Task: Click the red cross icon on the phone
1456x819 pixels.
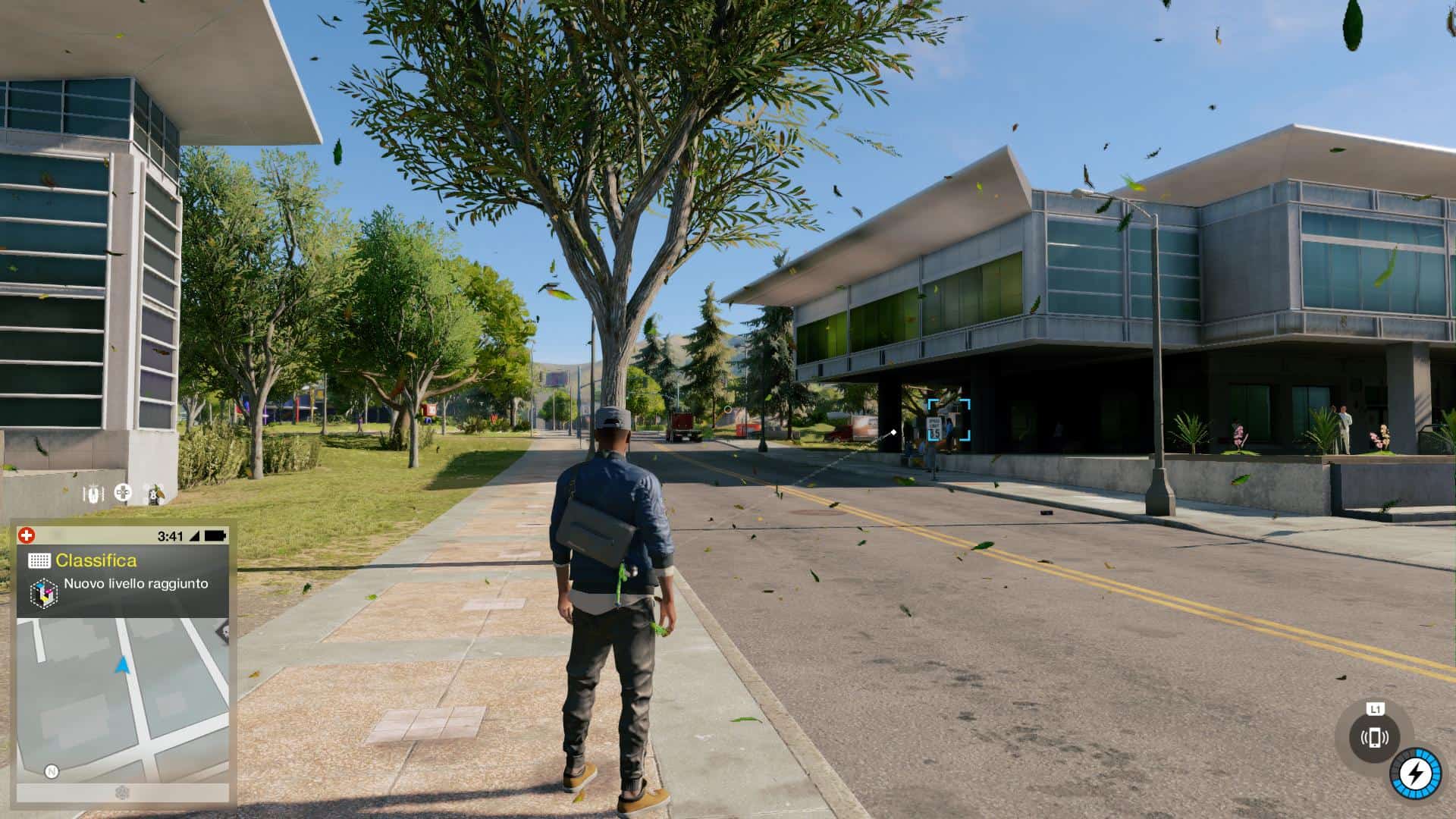Action: point(27,535)
